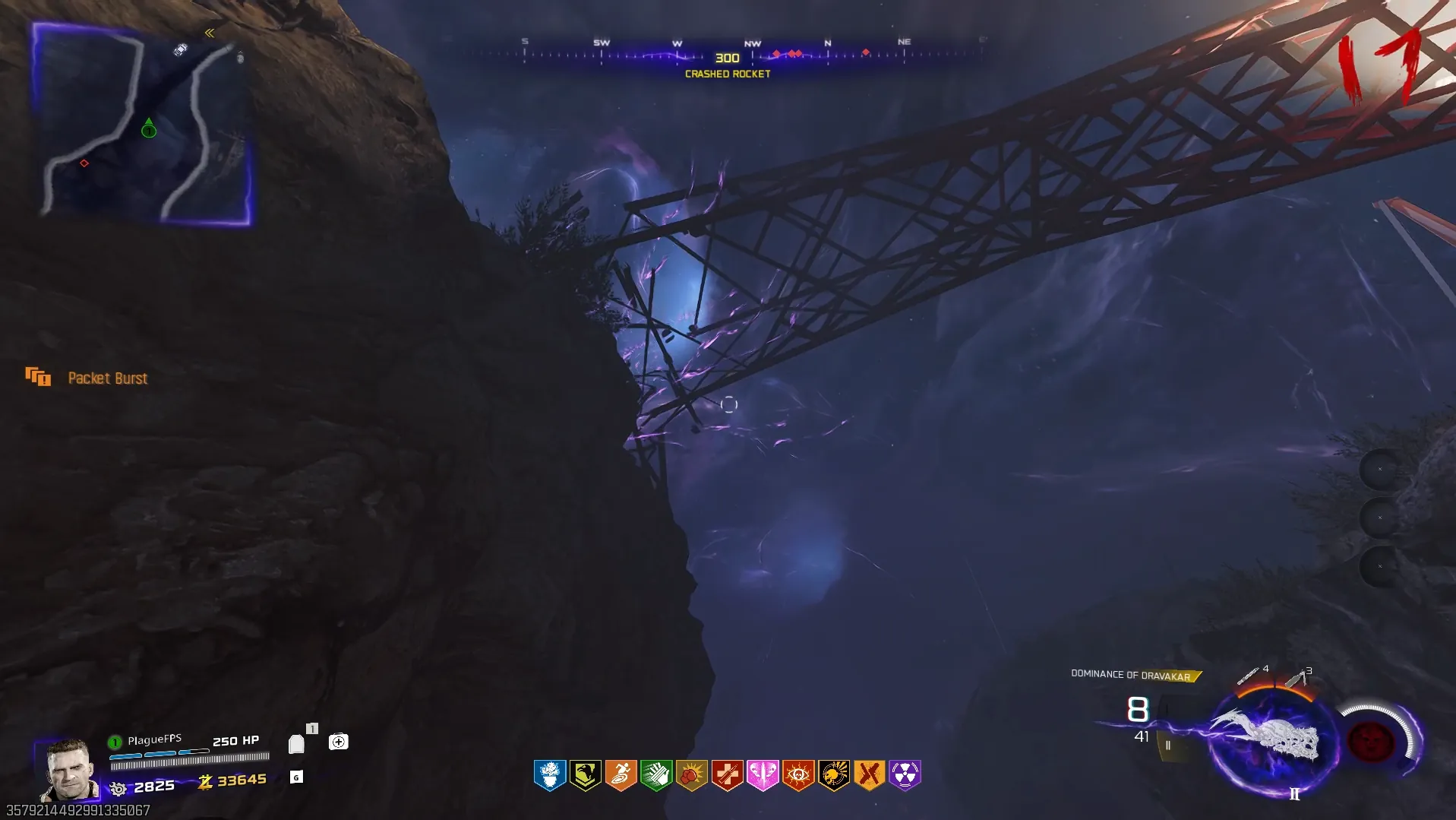Click the crossed pistols Double Tap perk

(x=869, y=775)
